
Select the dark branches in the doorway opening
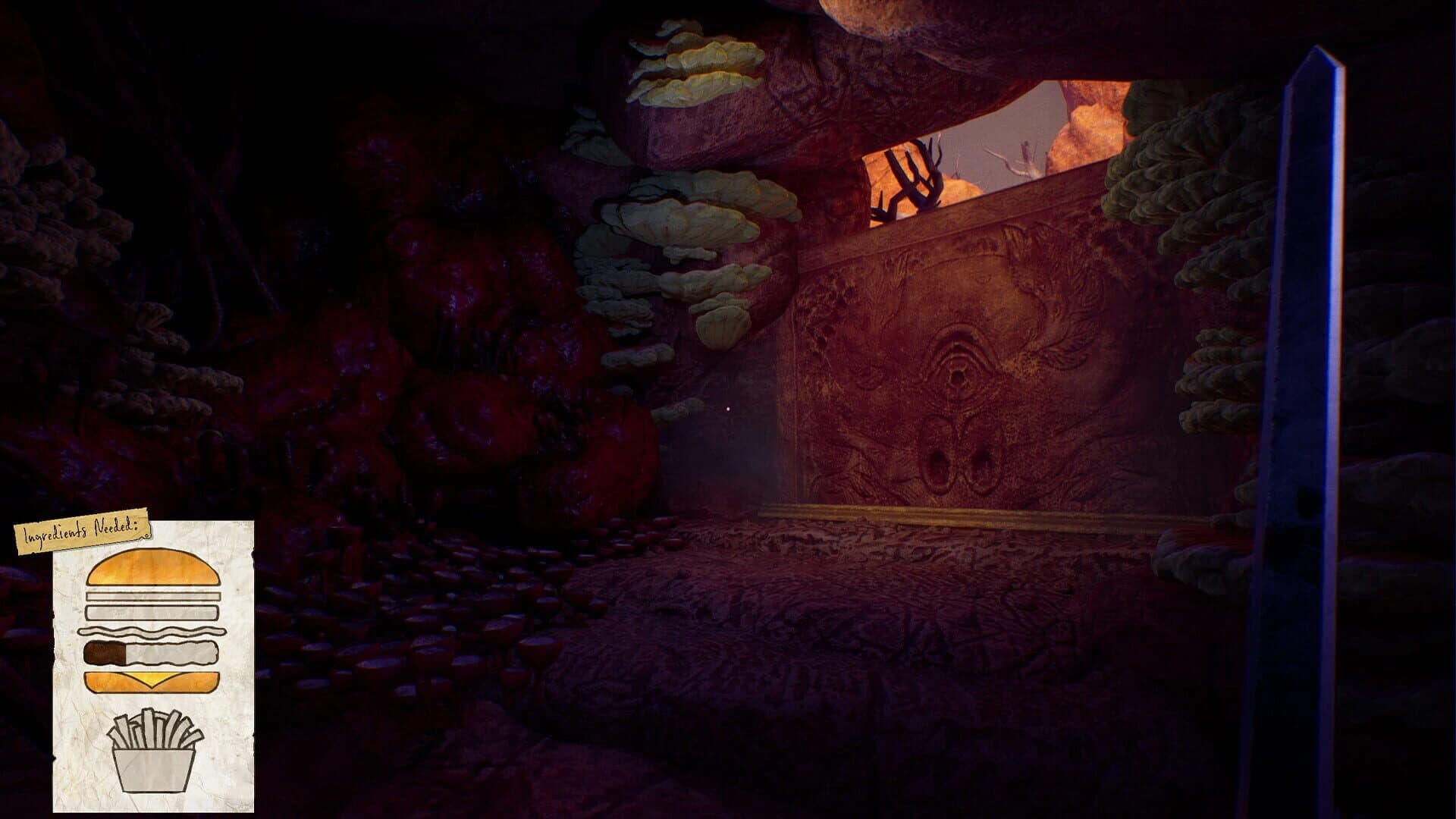click(910, 174)
